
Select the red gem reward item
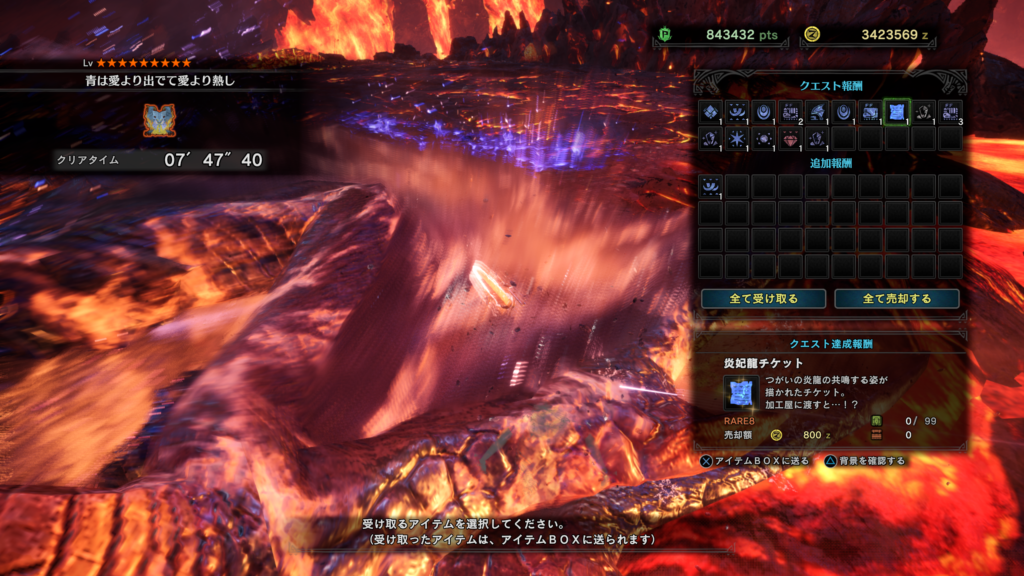(790, 138)
